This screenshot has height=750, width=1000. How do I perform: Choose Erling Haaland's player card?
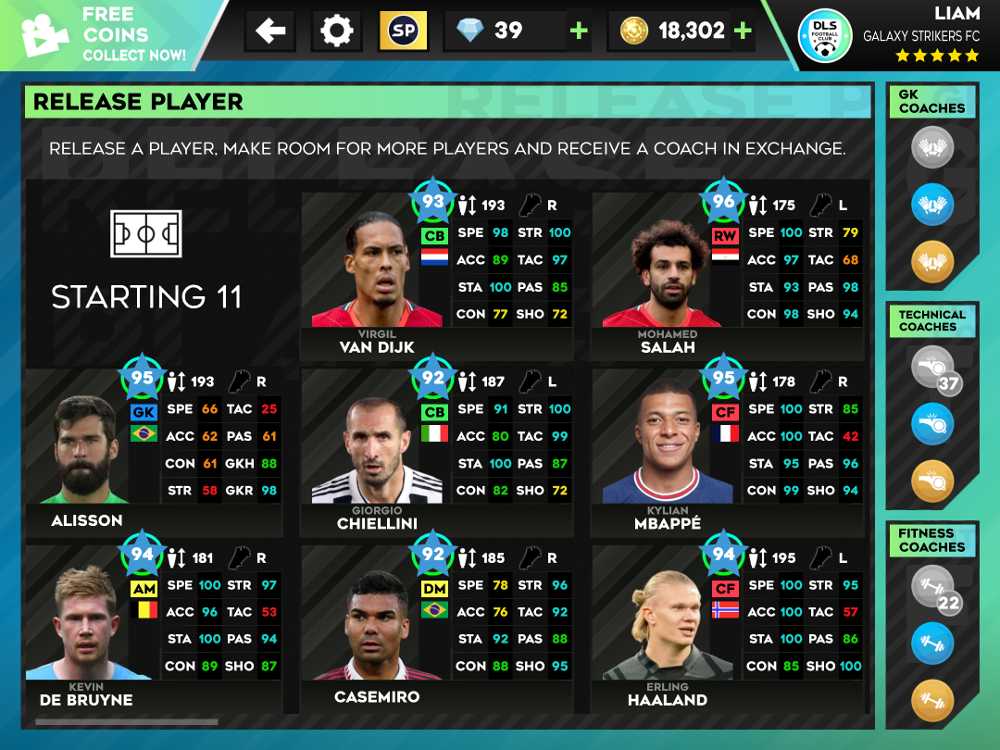(727, 625)
